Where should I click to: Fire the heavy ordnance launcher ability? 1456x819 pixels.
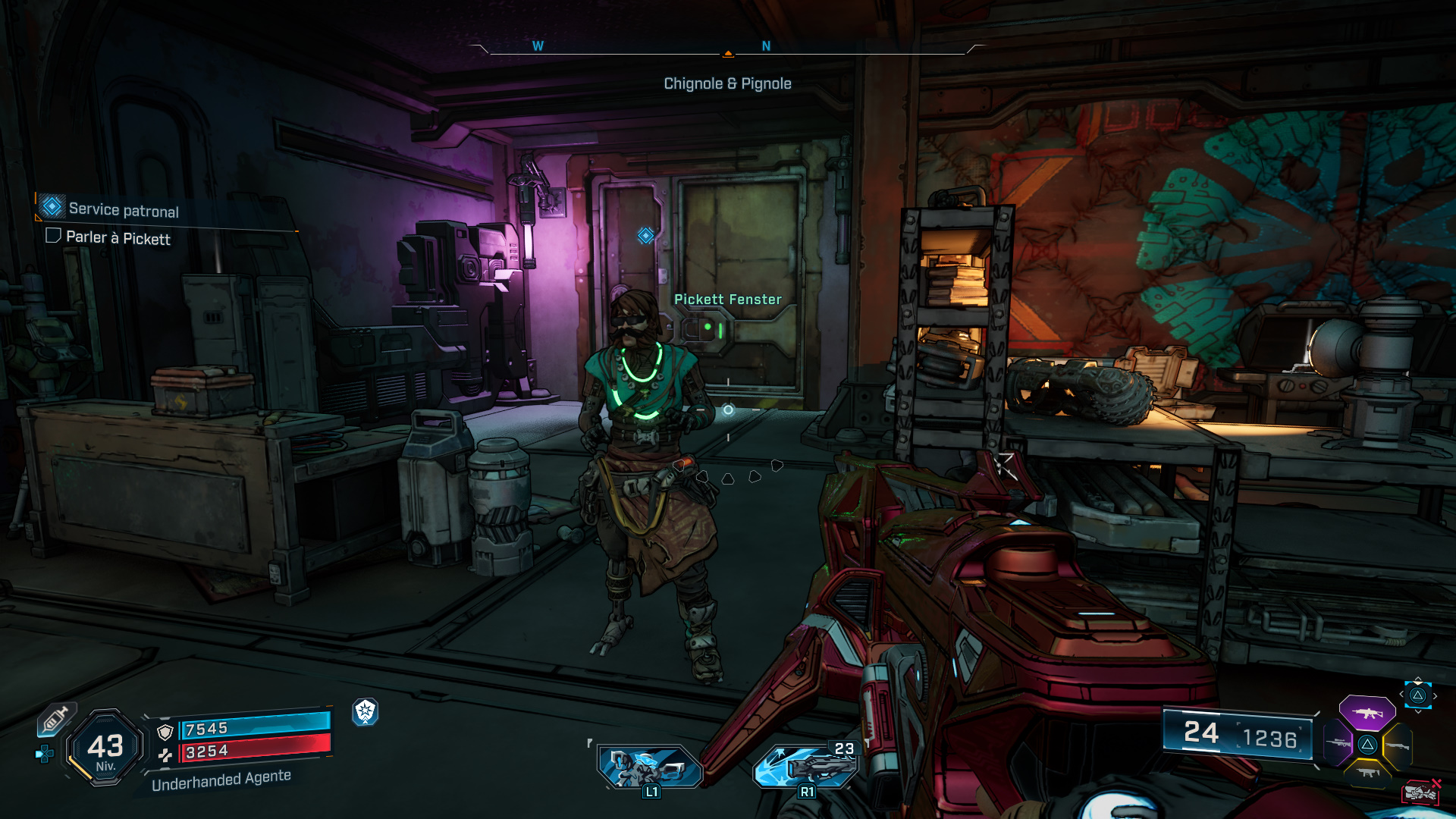805,766
